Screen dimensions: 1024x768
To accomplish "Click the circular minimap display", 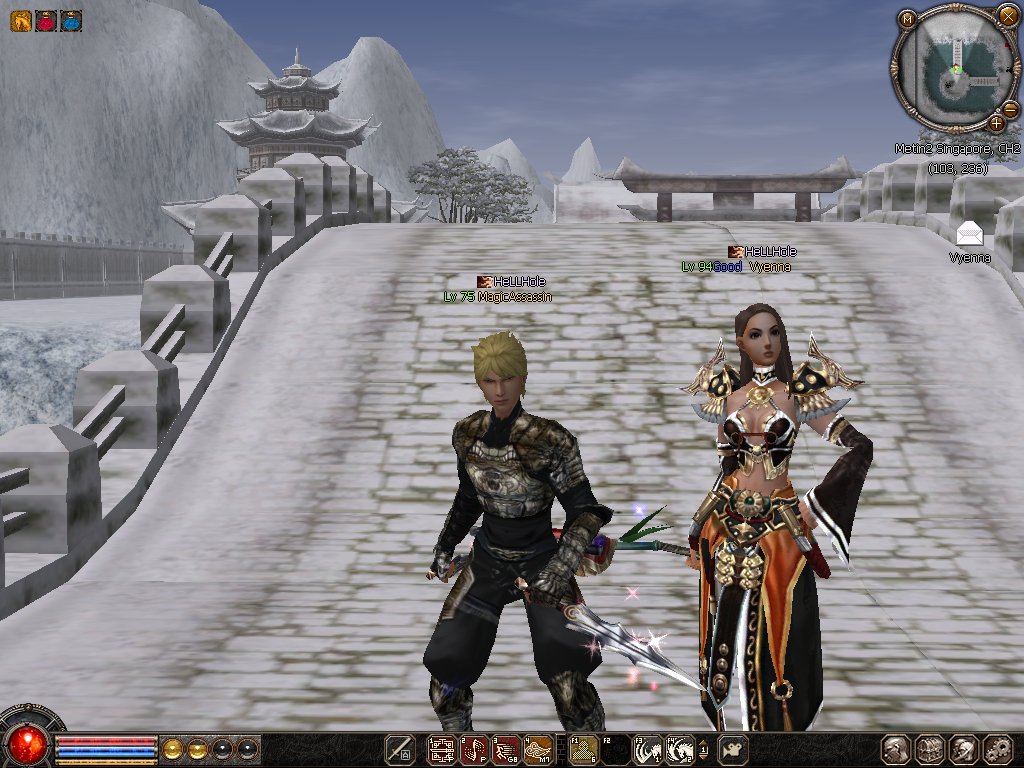I will coord(955,68).
